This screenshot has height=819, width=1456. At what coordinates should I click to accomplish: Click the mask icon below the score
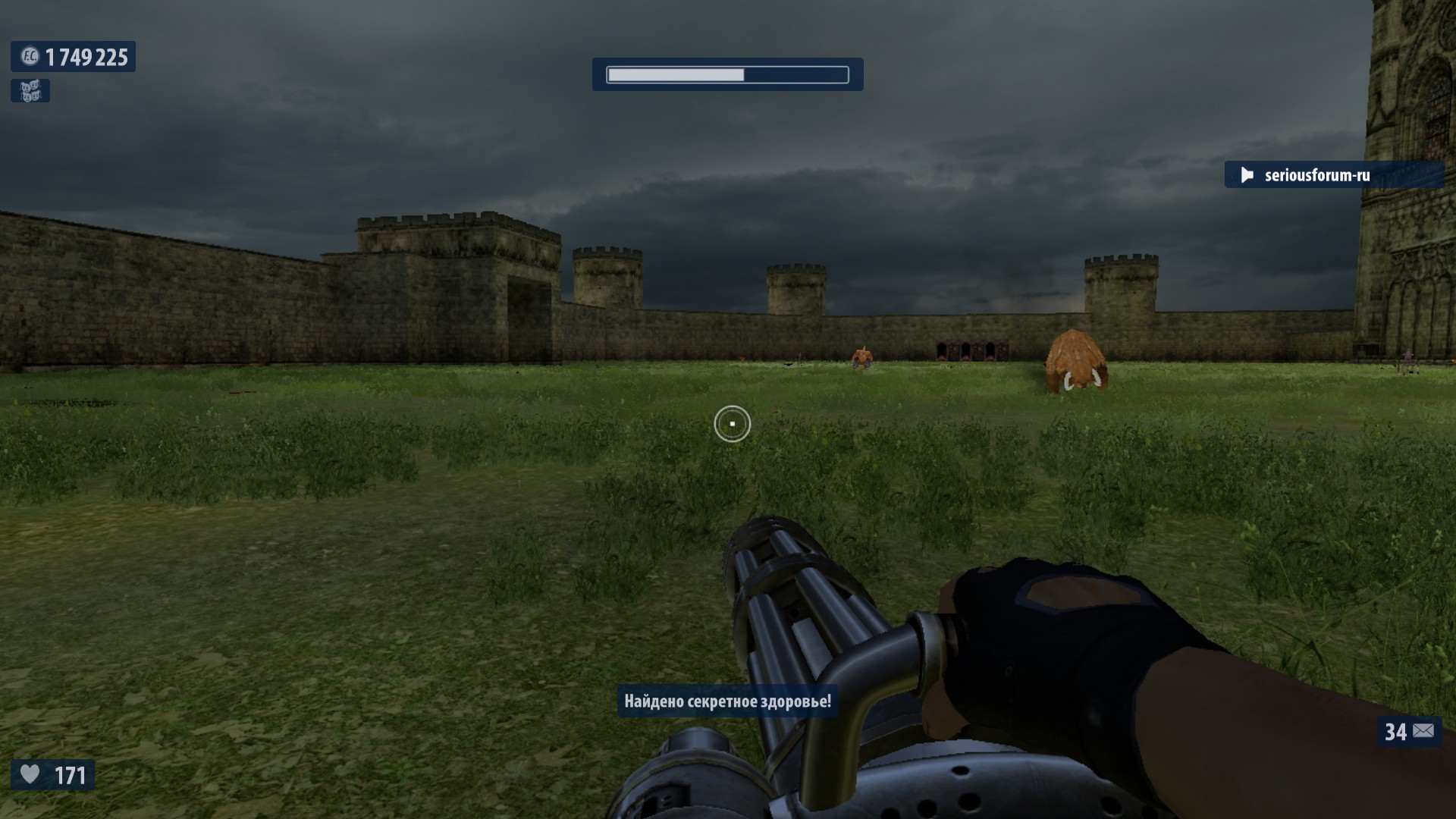30,91
